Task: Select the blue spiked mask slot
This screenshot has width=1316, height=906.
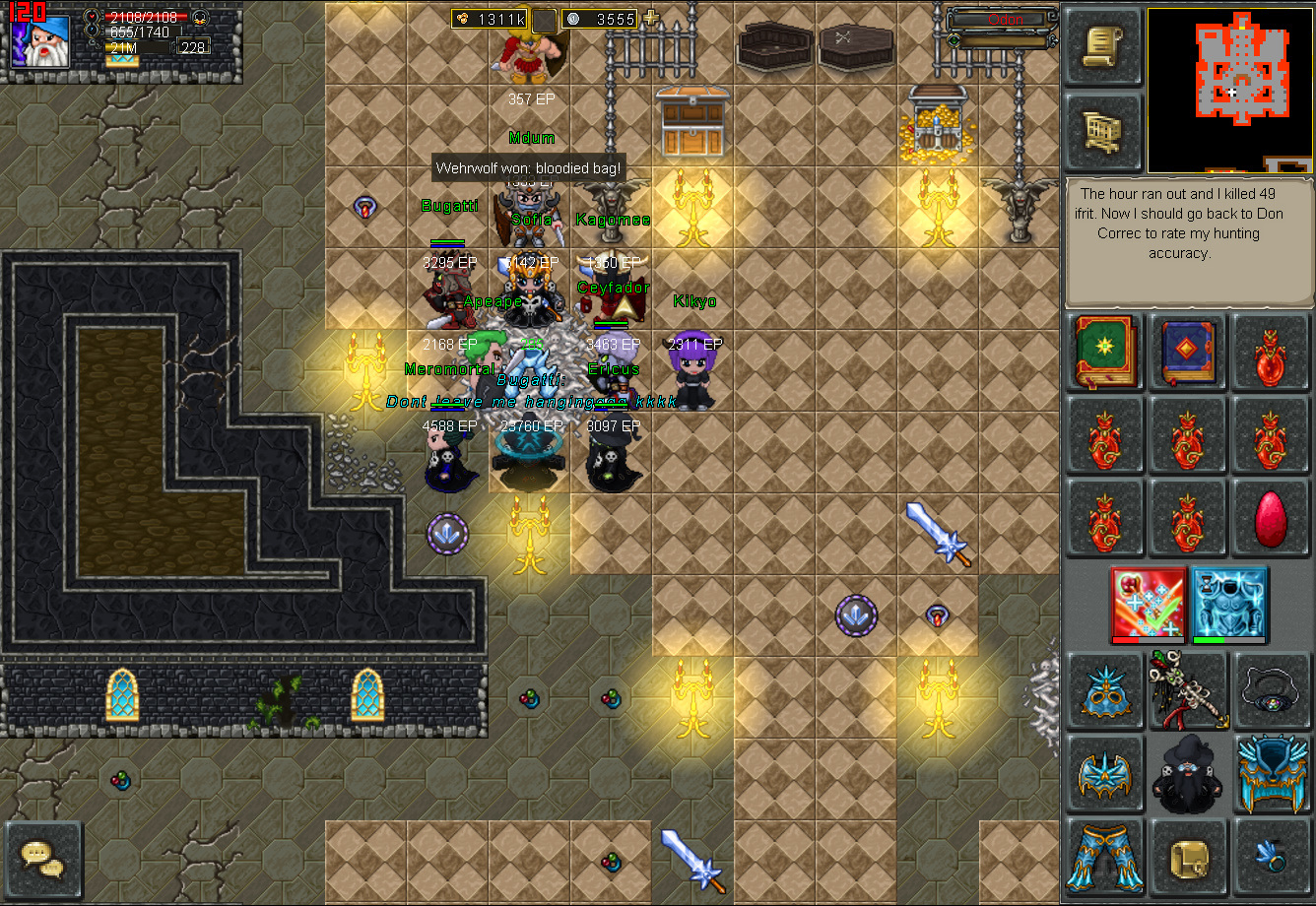Action: tap(1105, 692)
